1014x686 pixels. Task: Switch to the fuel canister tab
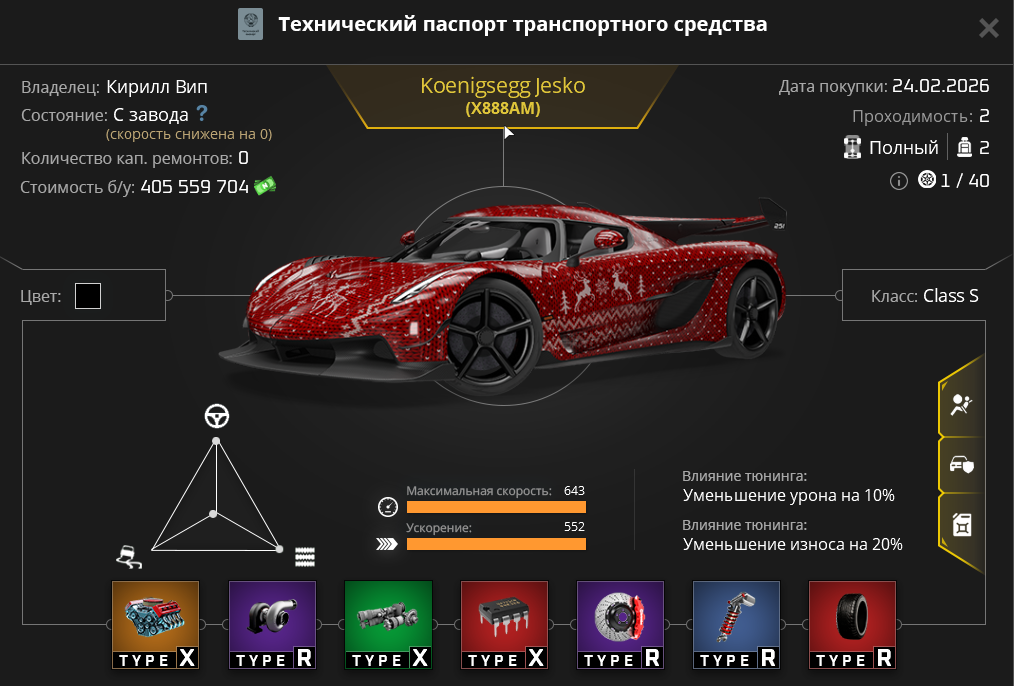point(961,523)
